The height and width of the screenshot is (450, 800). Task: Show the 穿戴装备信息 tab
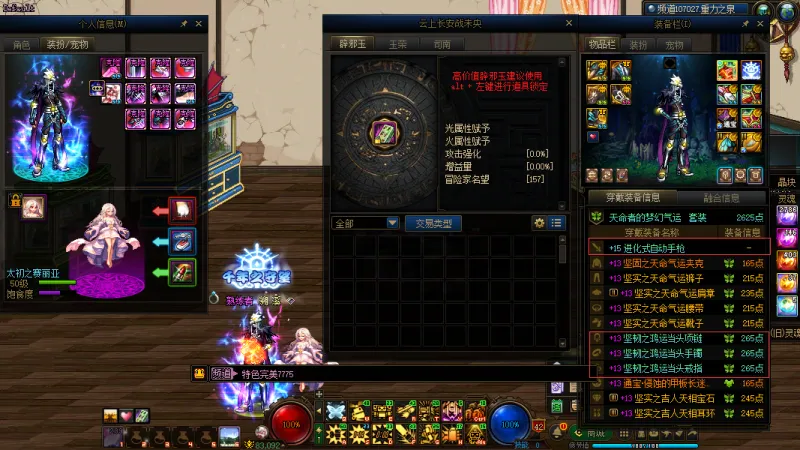[631, 198]
